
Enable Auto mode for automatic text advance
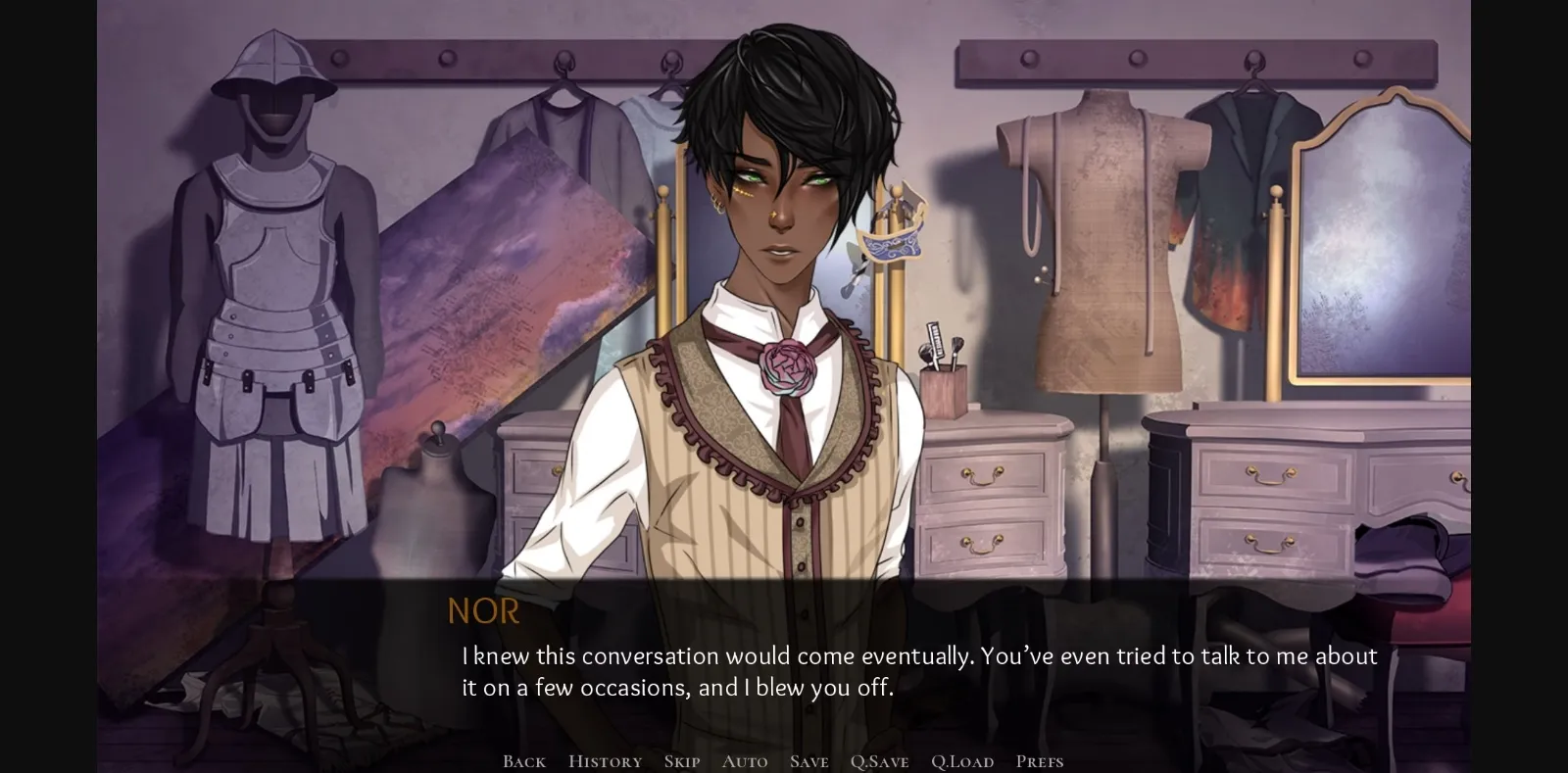[x=745, y=760]
